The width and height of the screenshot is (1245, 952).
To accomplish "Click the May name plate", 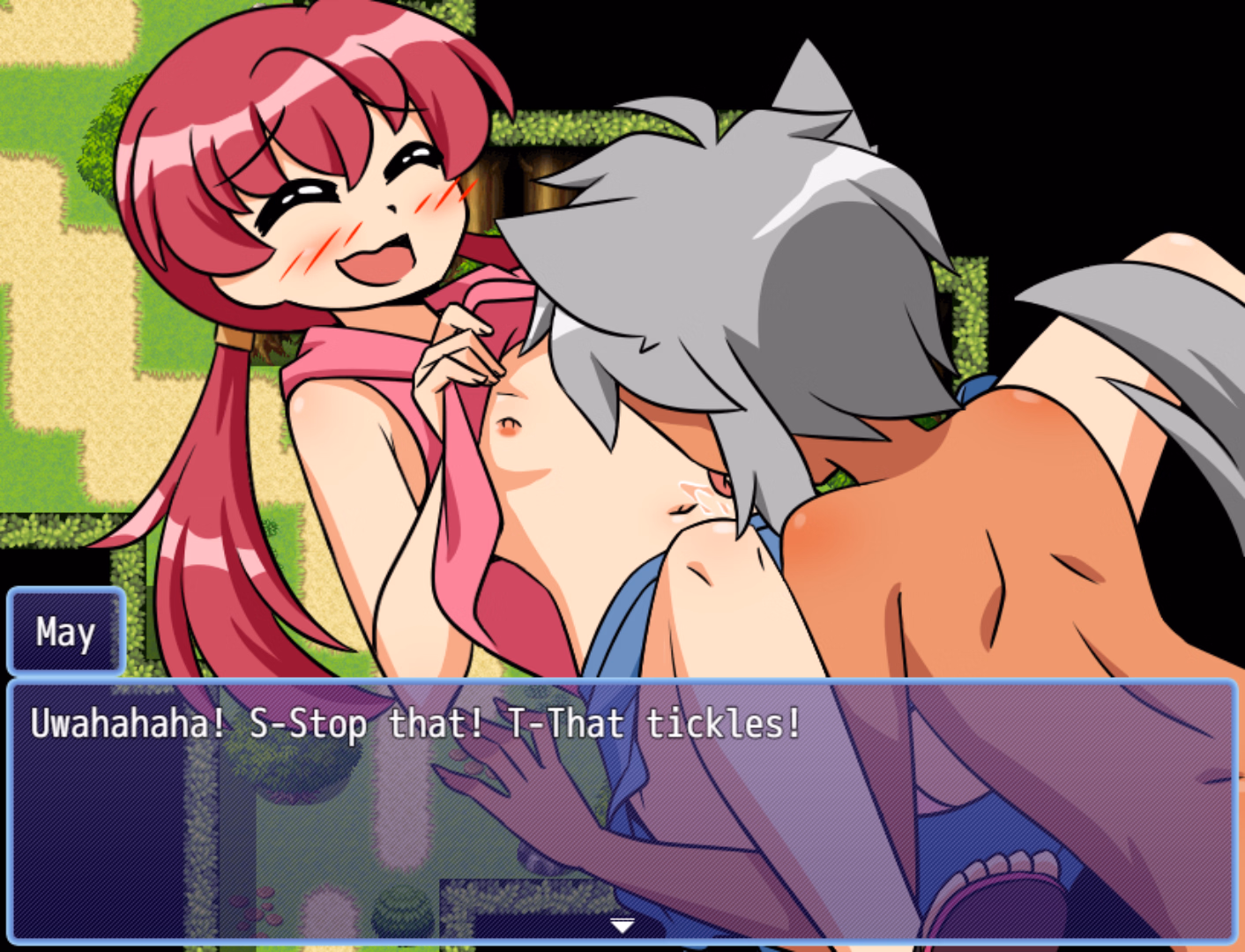I will tap(65, 629).
